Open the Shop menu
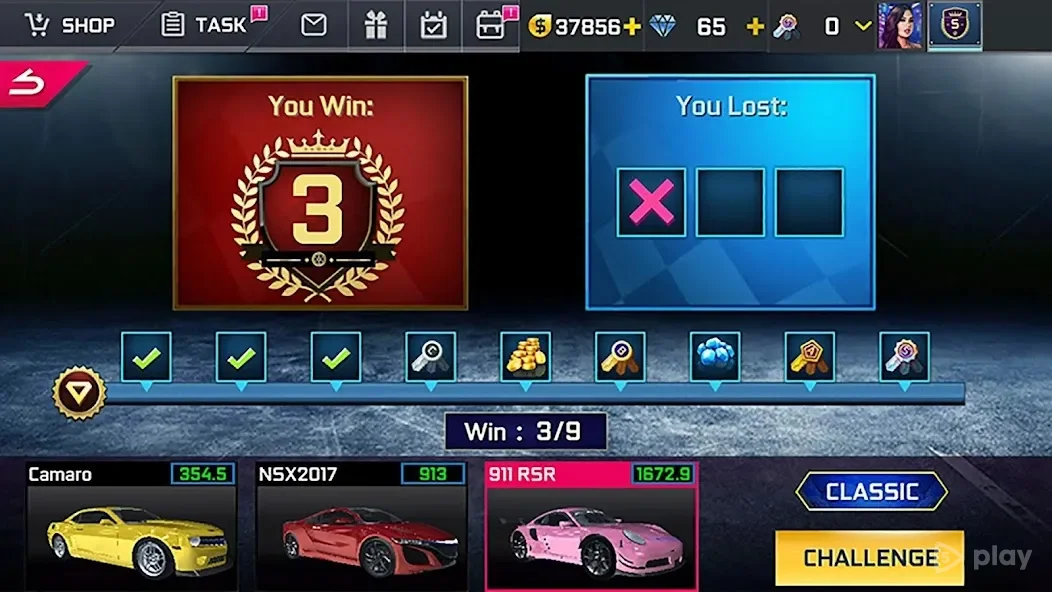Image resolution: width=1052 pixels, height=592 pixels. pos(70,25)
